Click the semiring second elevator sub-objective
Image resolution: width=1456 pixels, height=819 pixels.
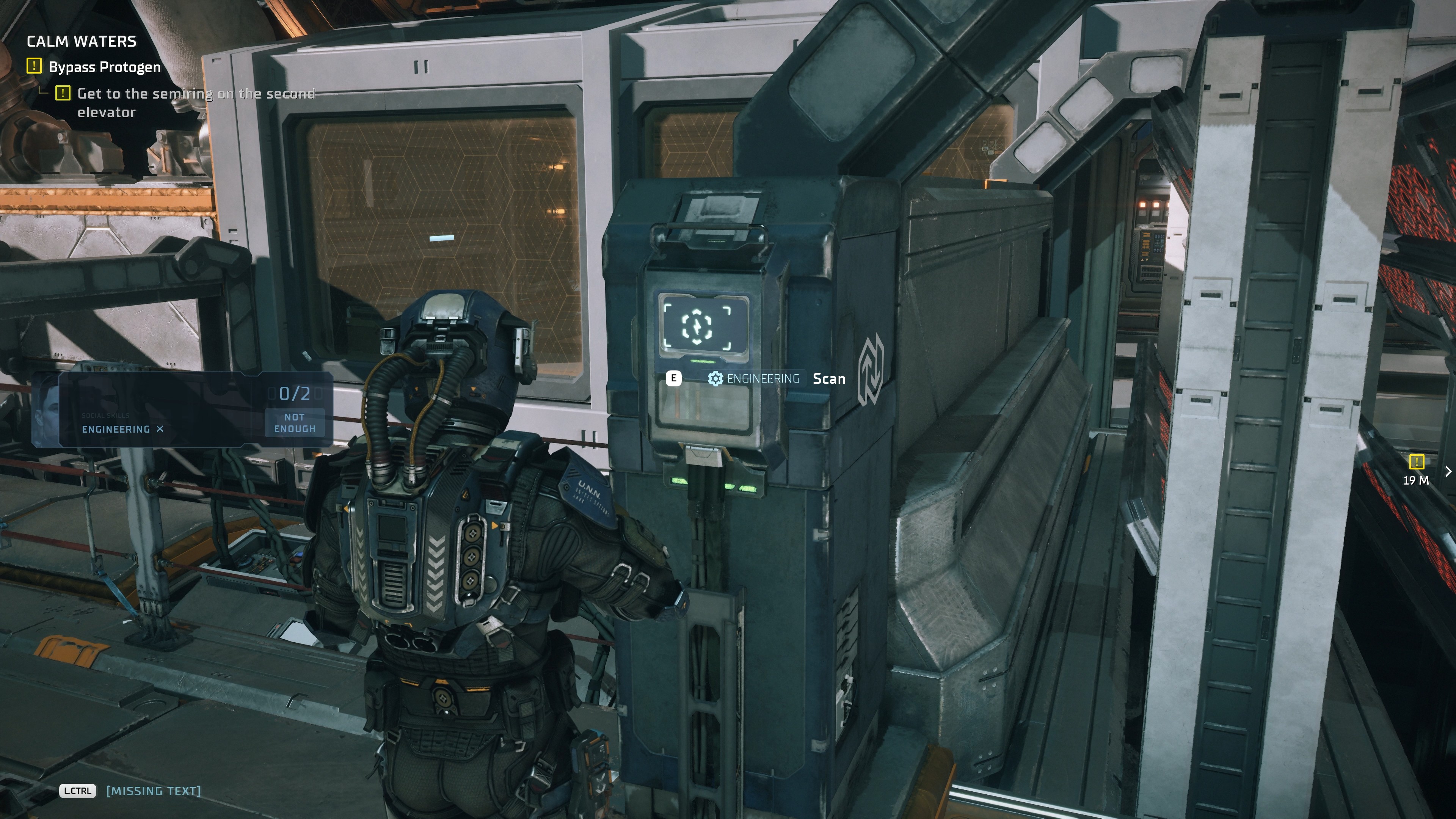pos(195,102)
